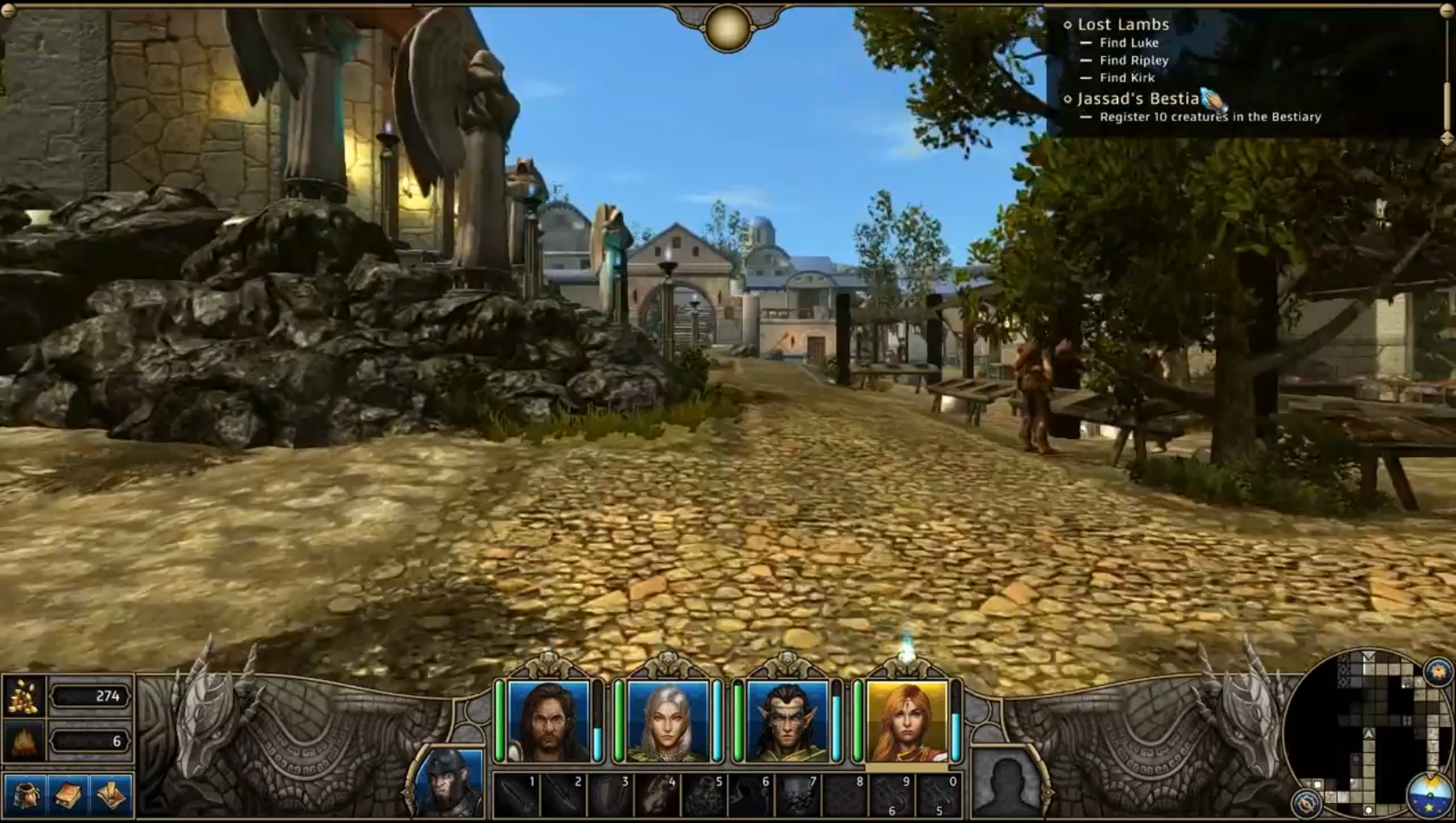Select the Jassad's Bestiary quest entry
The image size is (1456, 823).
[x=1137, y=99]
